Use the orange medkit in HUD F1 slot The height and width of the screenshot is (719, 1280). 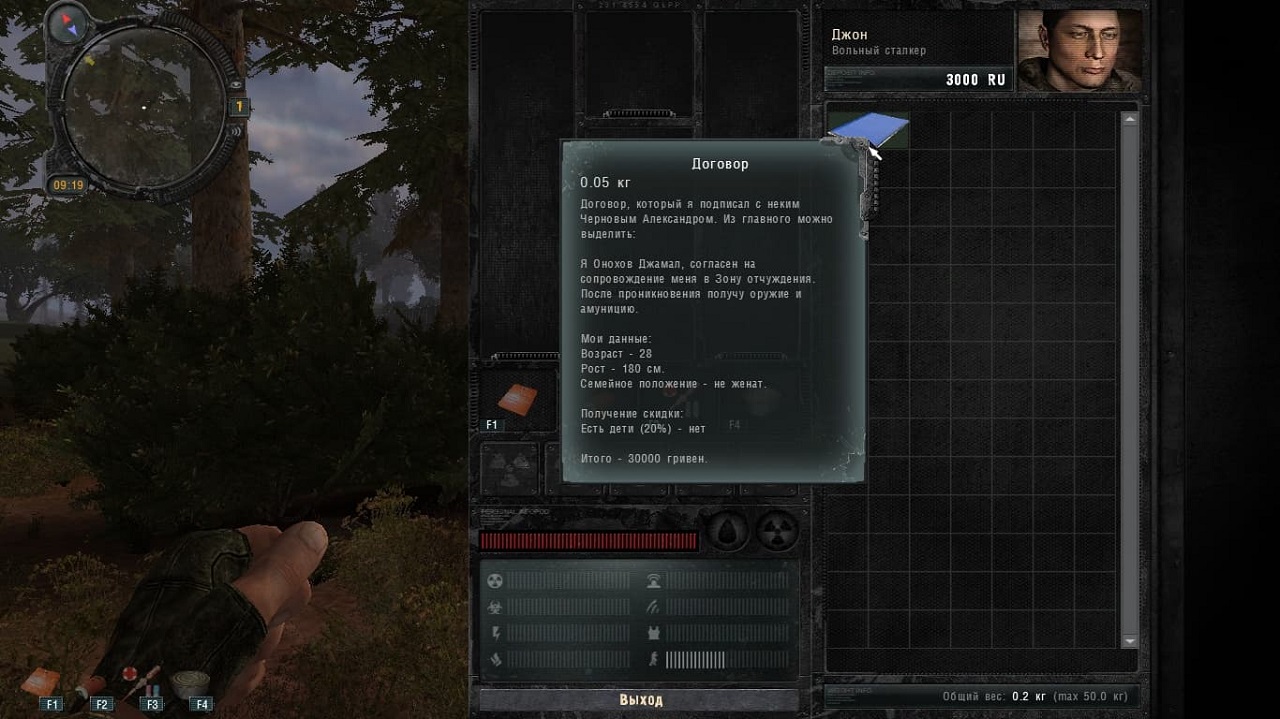[41, 682]
